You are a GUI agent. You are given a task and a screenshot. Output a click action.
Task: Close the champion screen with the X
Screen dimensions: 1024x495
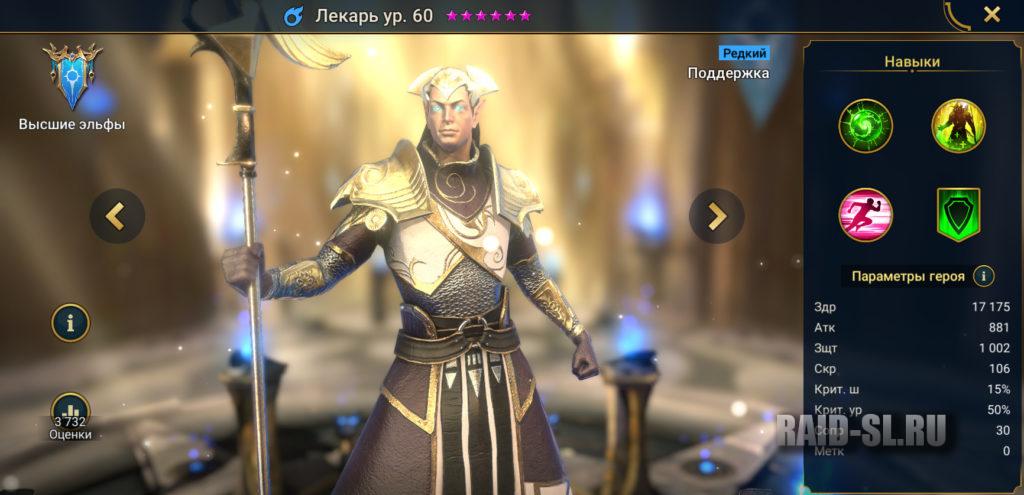tap(992, 14)
